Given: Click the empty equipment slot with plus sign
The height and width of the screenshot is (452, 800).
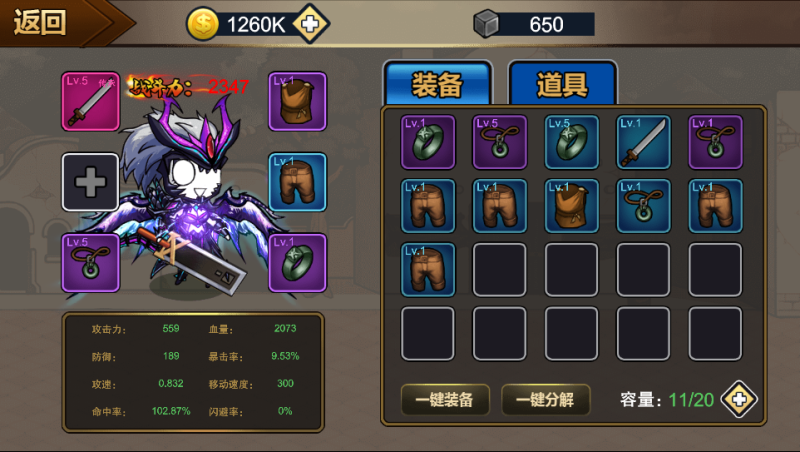Looking at the screenshot, I should click(x=90, y=182).
